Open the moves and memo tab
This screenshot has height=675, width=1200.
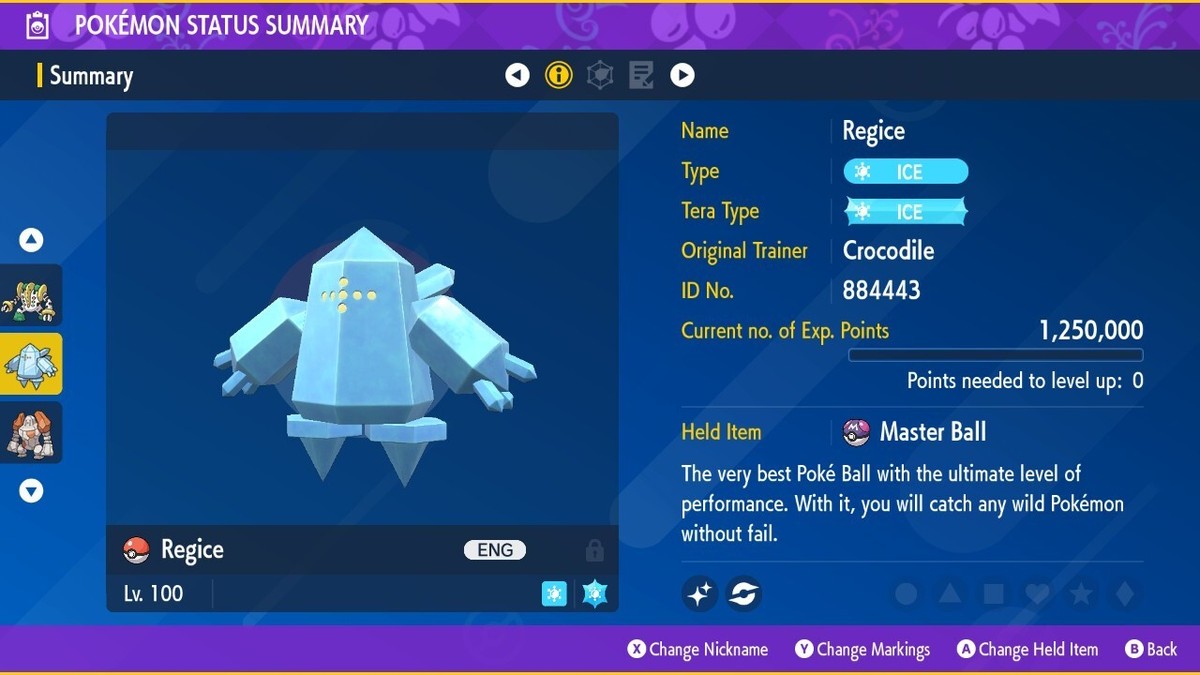(641, 75)
